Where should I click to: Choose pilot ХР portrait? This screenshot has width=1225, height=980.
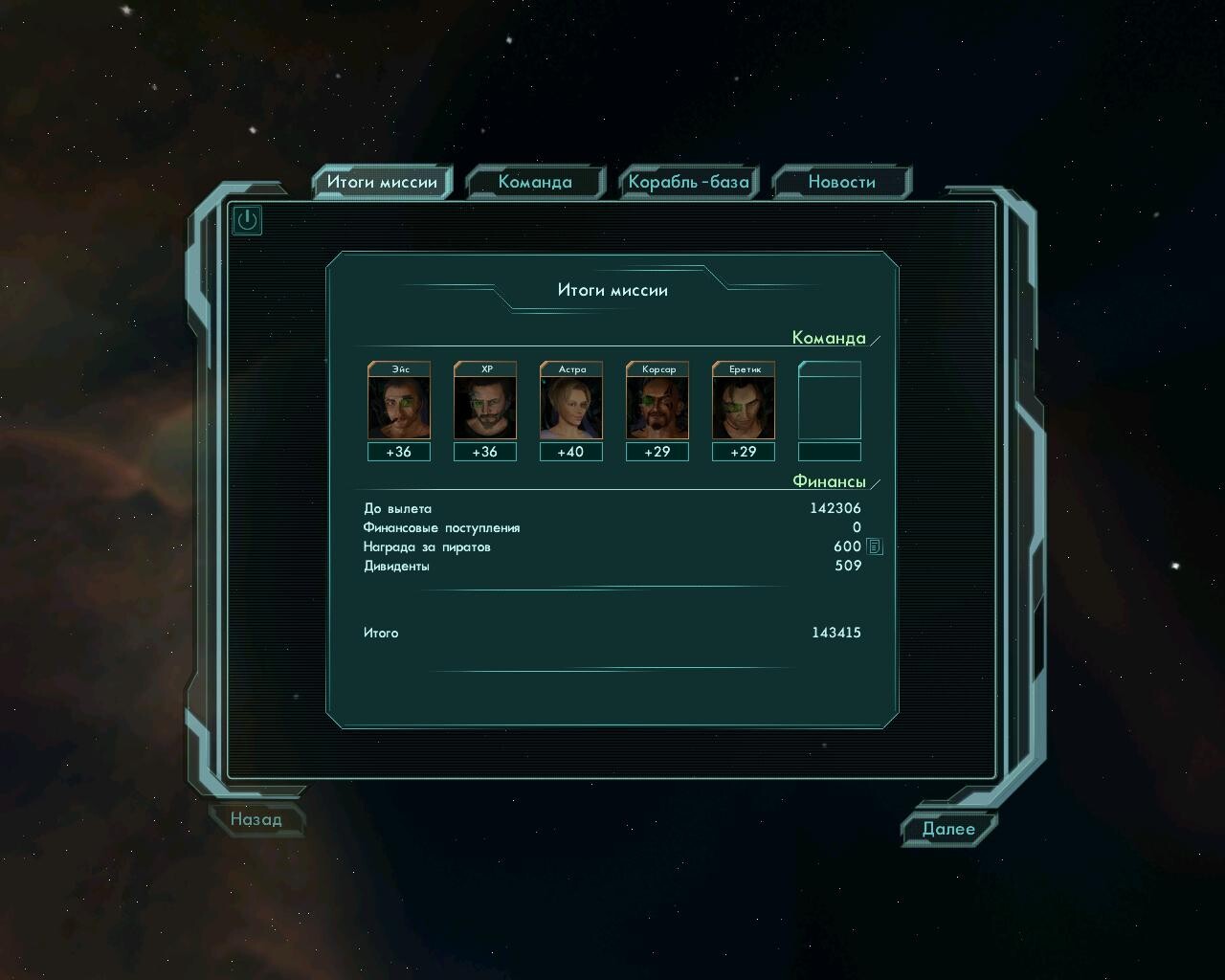coord(485,408)
